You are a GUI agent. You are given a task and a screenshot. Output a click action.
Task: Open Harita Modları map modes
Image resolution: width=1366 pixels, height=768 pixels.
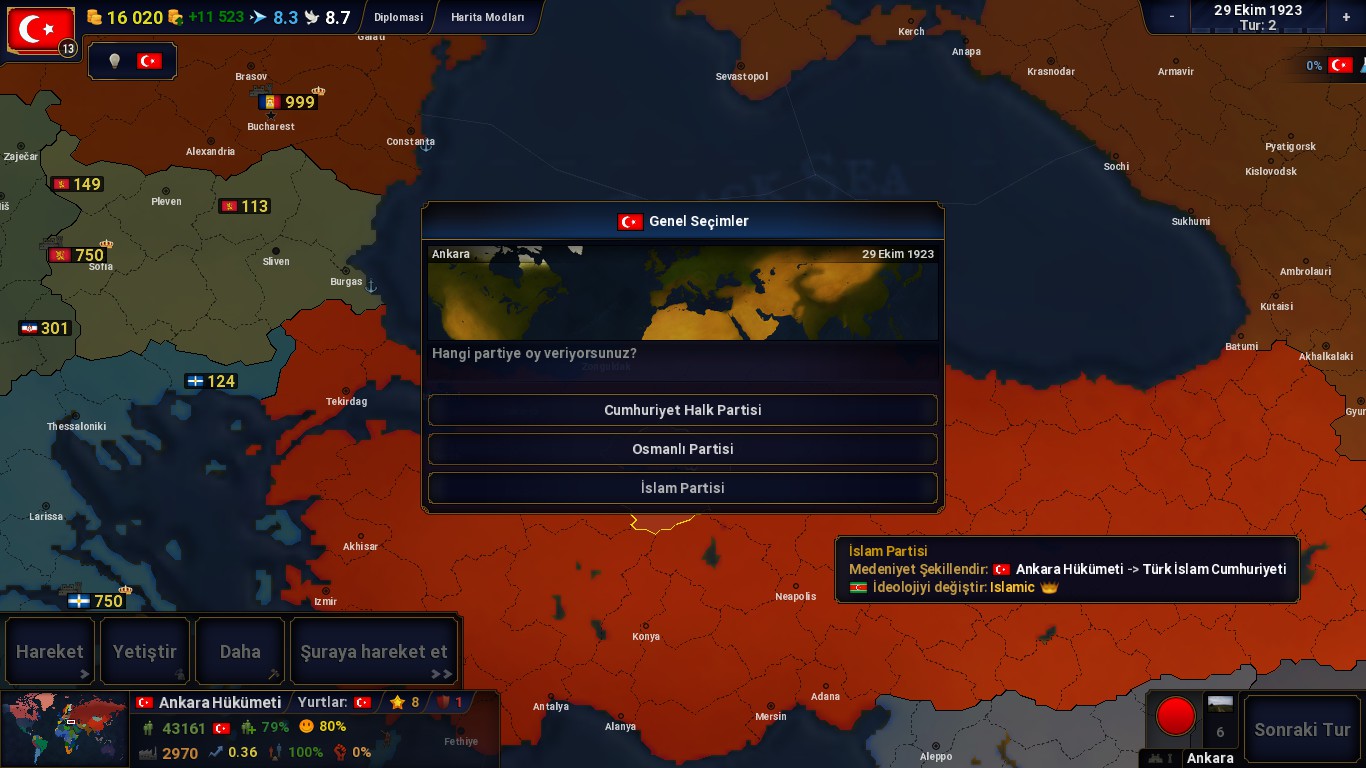click(x=487, y=17)
